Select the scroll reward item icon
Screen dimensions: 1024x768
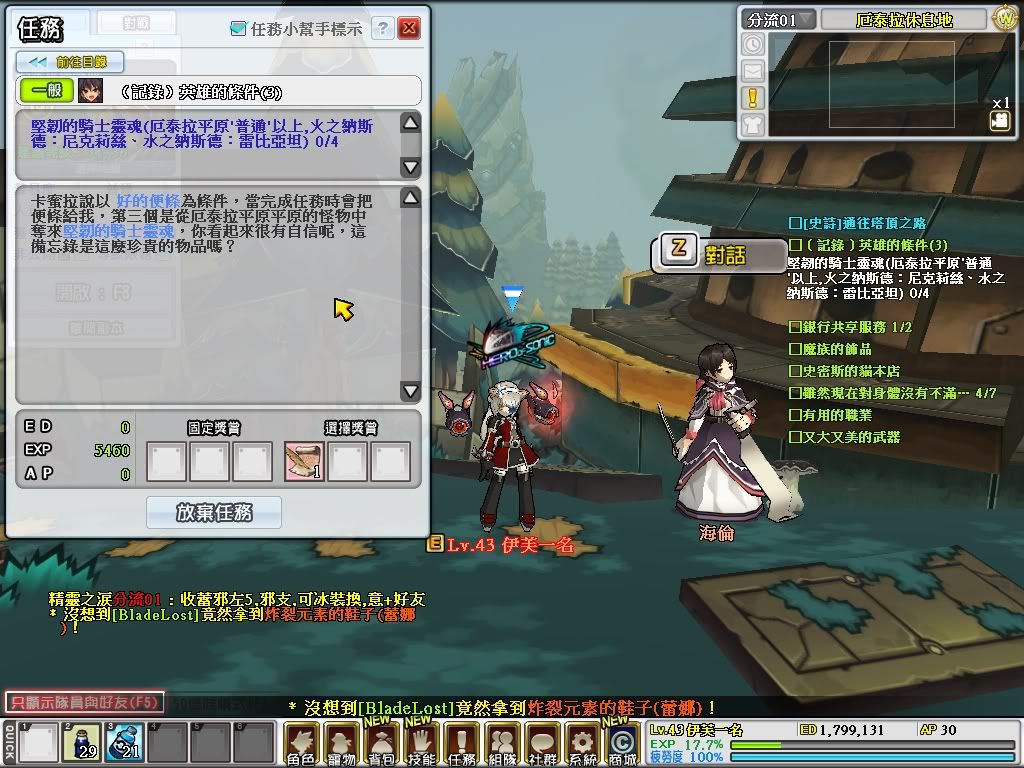(x=304, y=463)
